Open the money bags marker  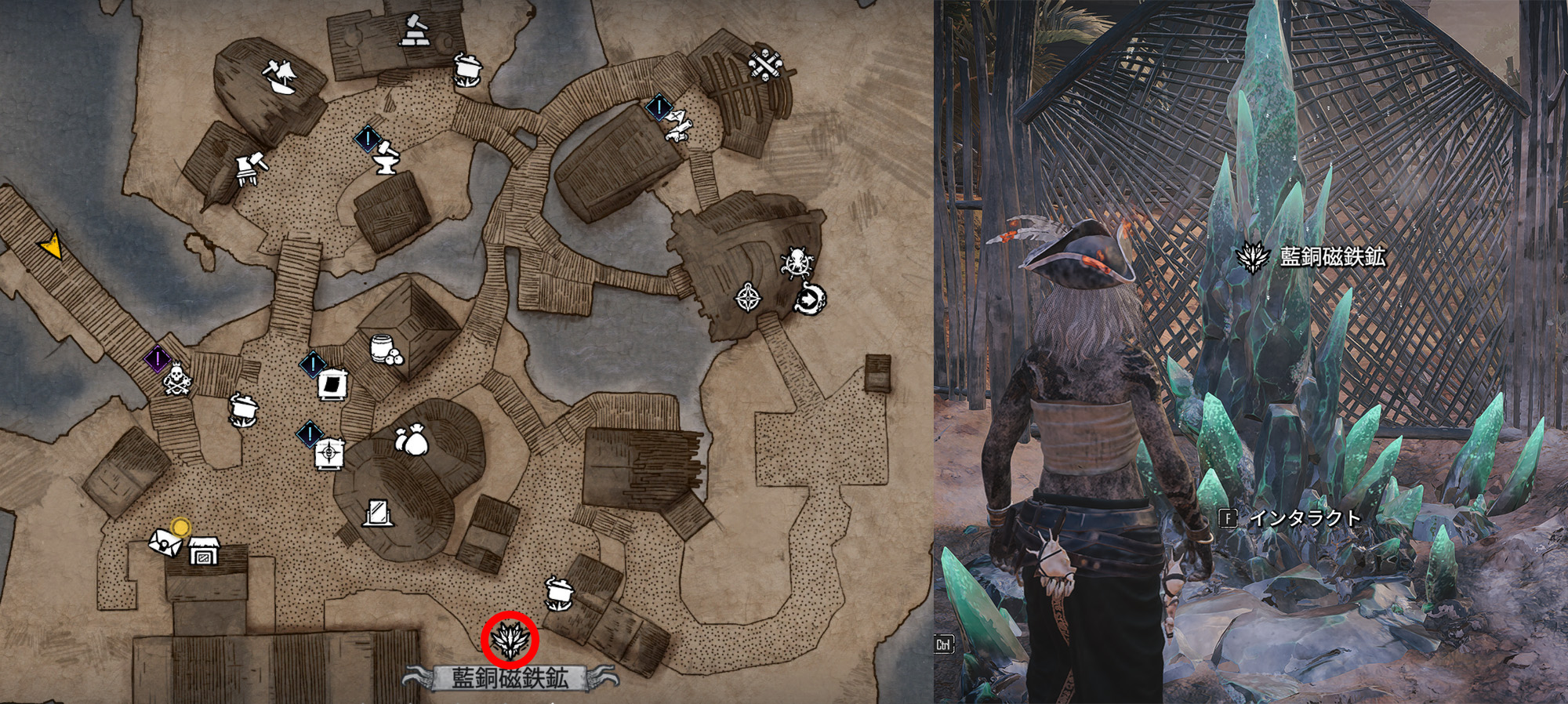pyautogui.click(x=412, y=441)
